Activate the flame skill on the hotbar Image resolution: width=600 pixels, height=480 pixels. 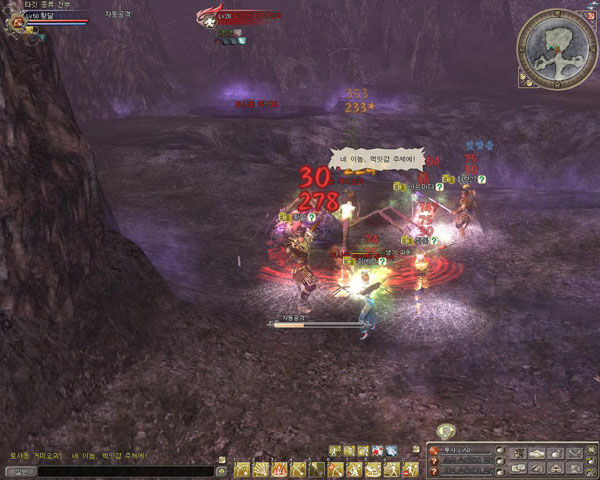[277, 469]
